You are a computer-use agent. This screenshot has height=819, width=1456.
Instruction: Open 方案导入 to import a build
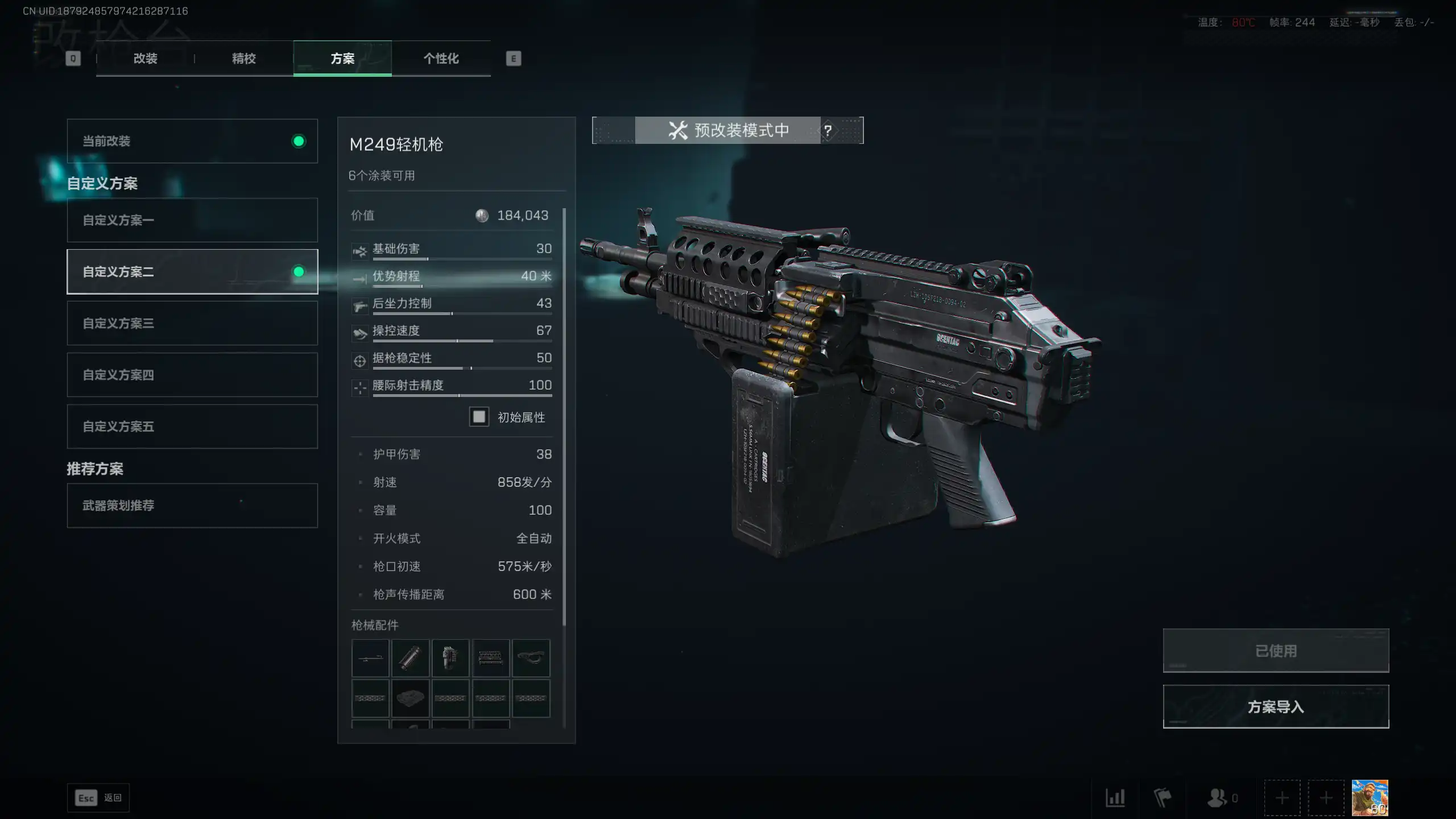1276,706
